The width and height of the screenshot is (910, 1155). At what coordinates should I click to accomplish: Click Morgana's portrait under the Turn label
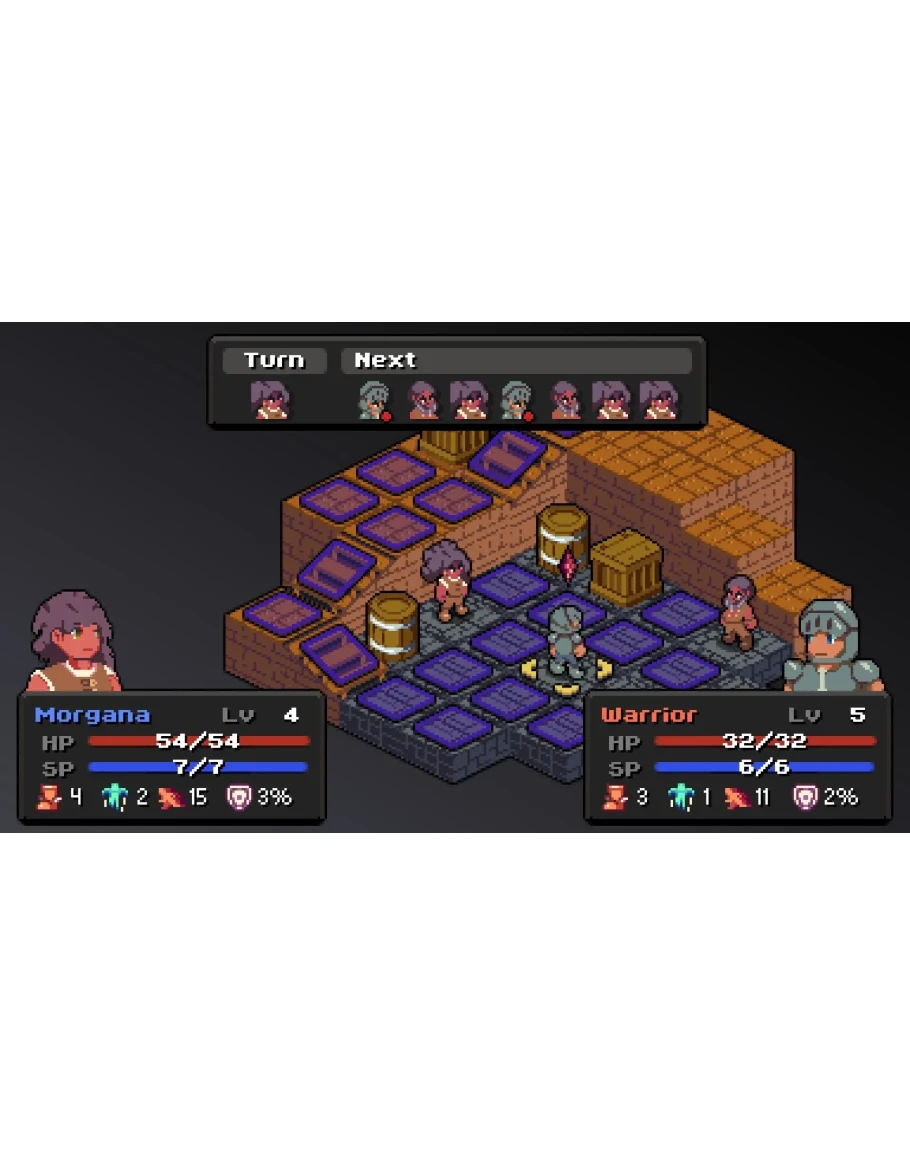(270, 399)
